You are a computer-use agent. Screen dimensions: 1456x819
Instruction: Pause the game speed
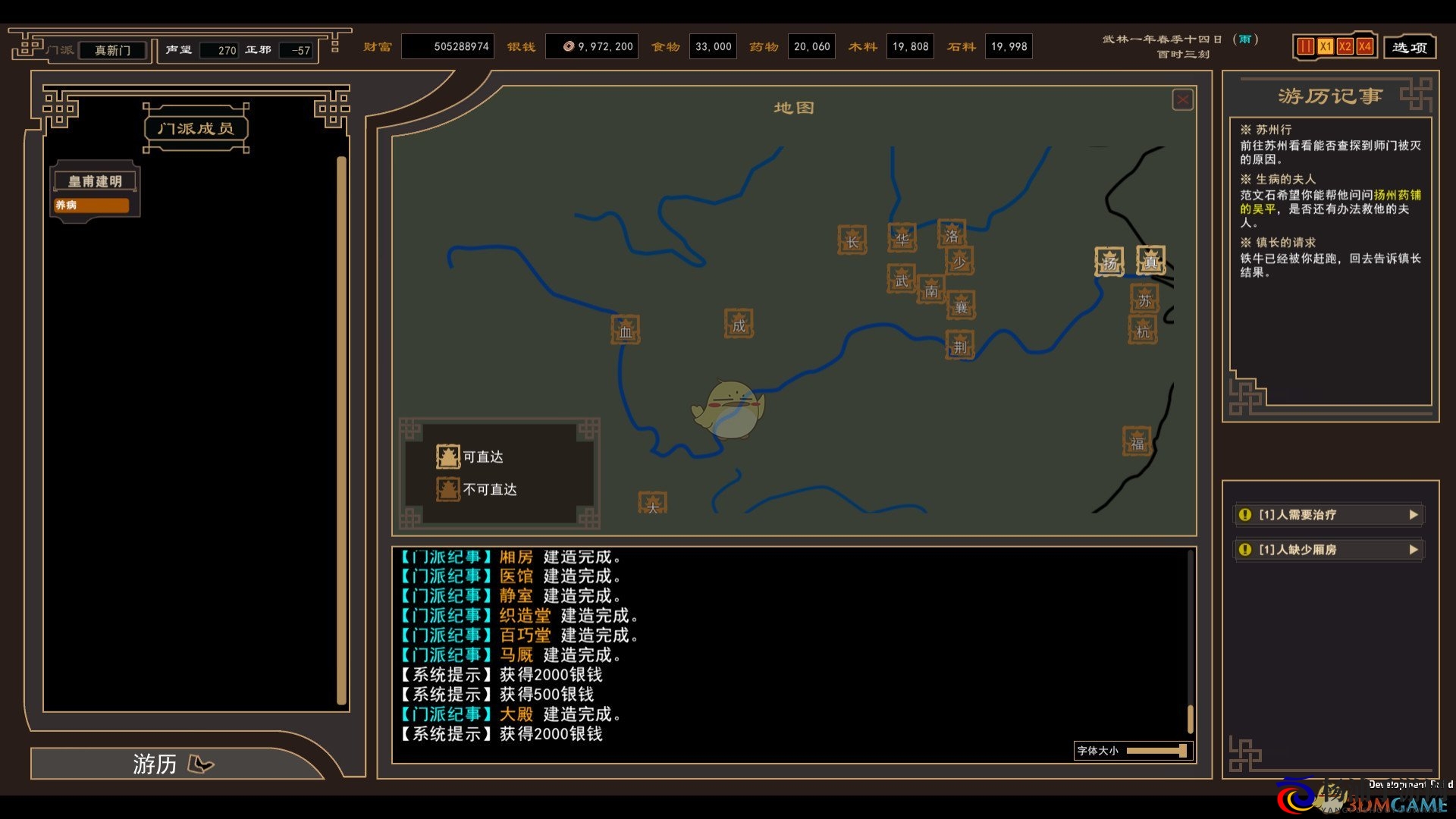[x=1305, y=47]
